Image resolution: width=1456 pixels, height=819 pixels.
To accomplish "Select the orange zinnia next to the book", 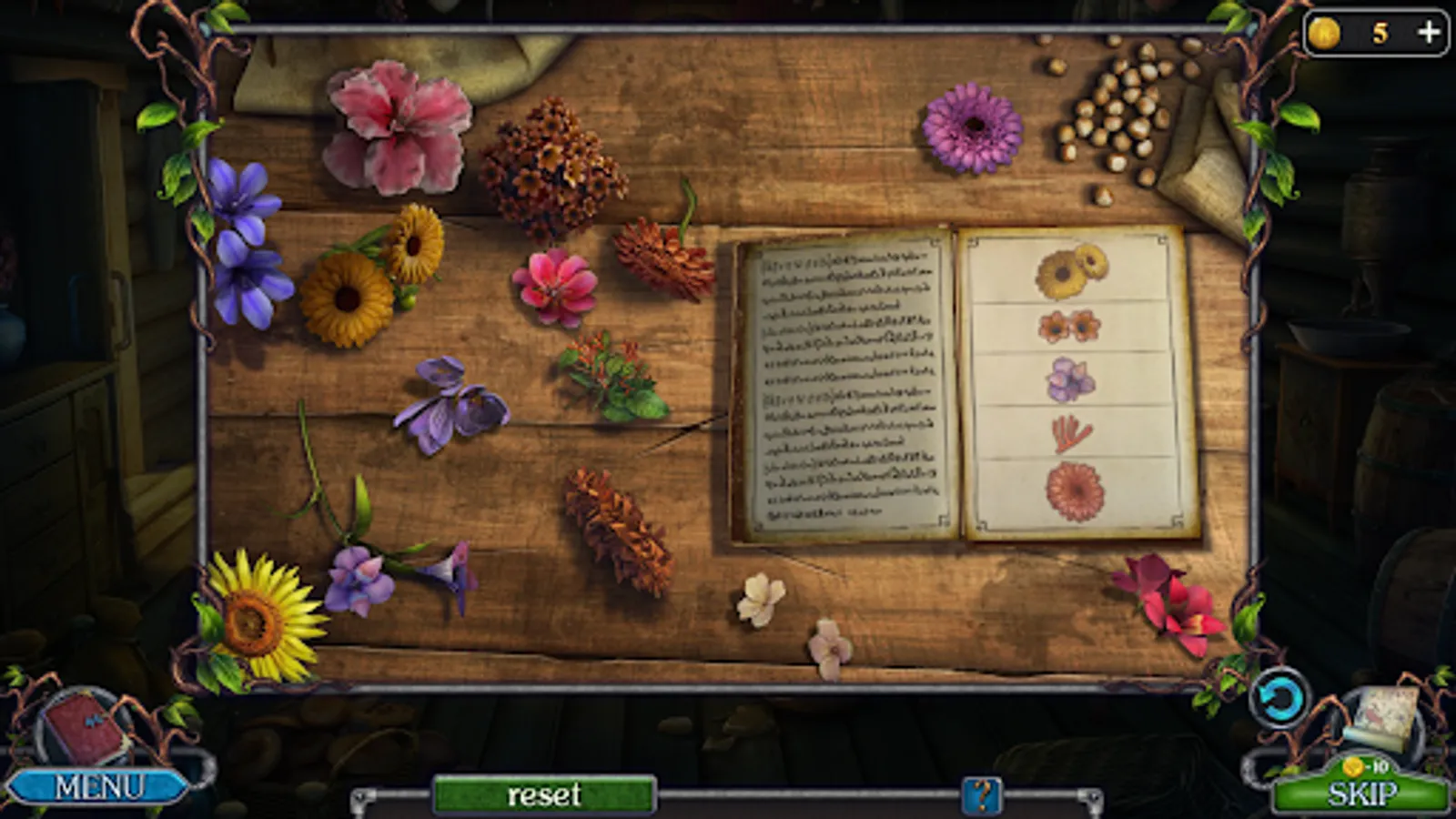I will (x=662, y=258).
